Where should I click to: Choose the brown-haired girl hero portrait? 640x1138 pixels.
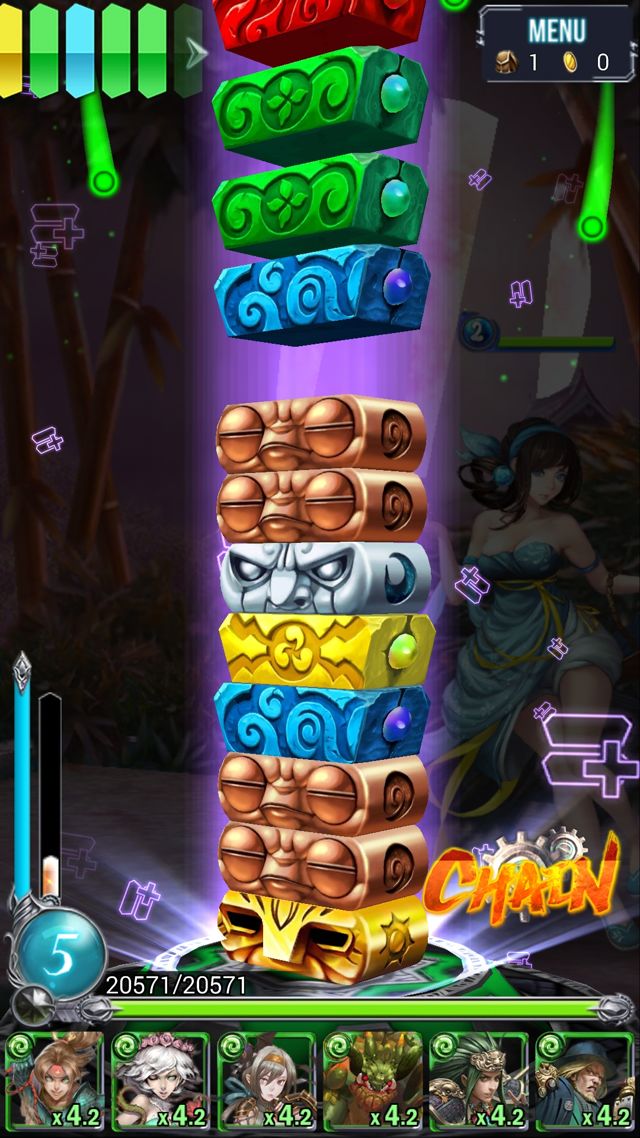(x=266, y=1081)
